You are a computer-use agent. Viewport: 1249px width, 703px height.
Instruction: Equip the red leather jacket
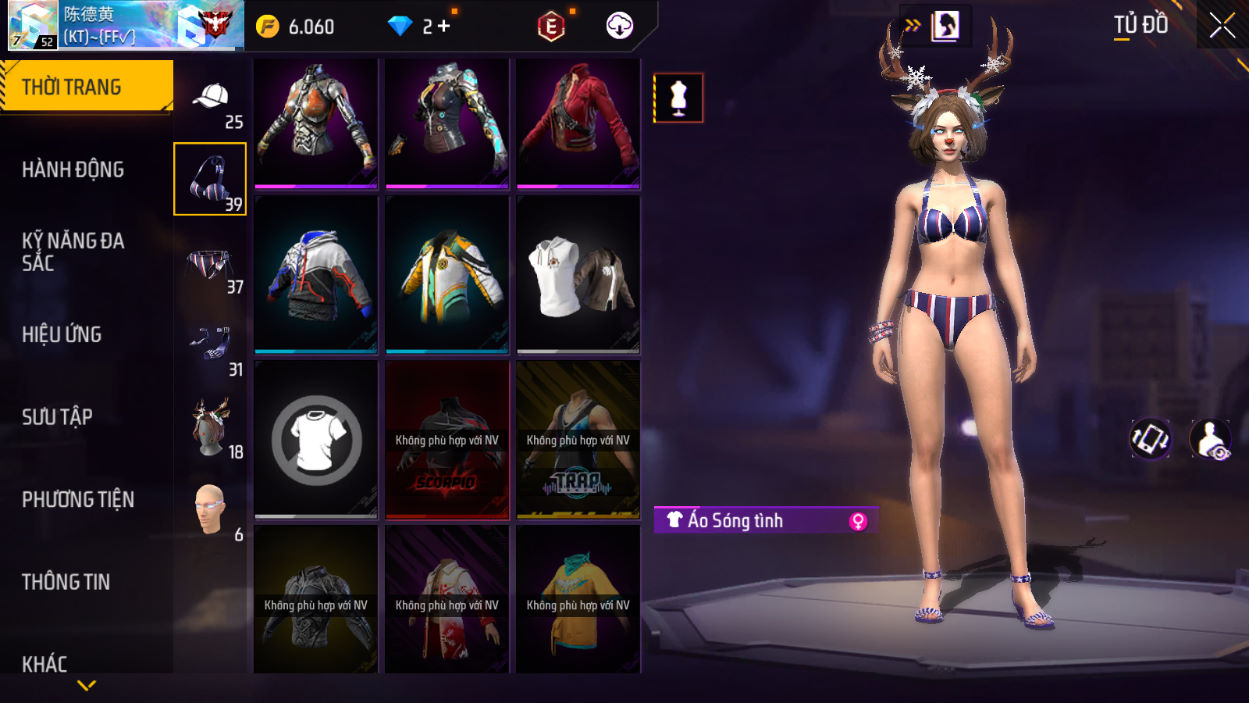(x=578, y=123)
